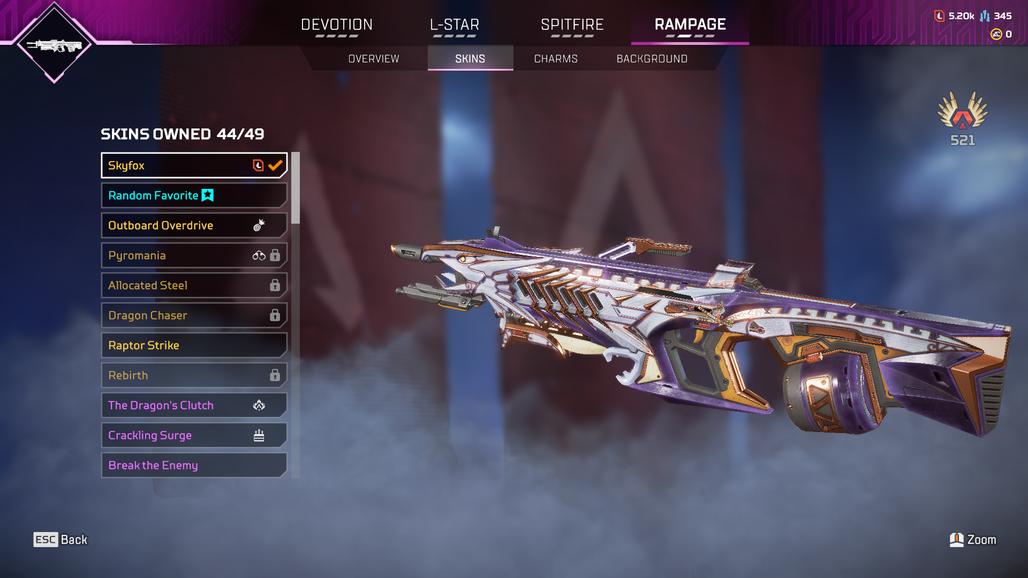Viewport: 1028px width, 578px height.
Task: Open the L-STAR weapon tab
Action: 454,25
